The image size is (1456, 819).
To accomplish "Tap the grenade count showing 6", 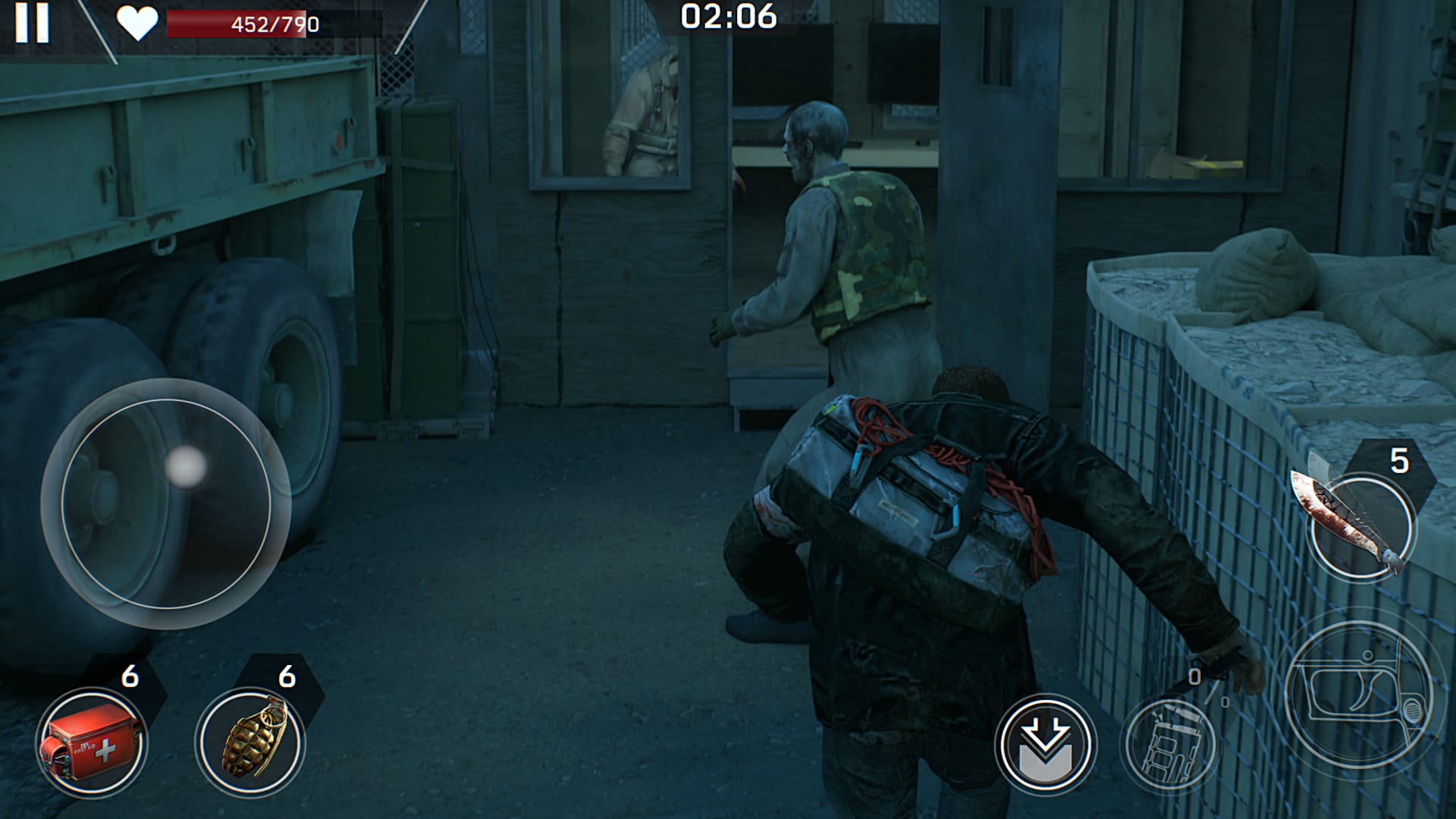I will [287, 677].
